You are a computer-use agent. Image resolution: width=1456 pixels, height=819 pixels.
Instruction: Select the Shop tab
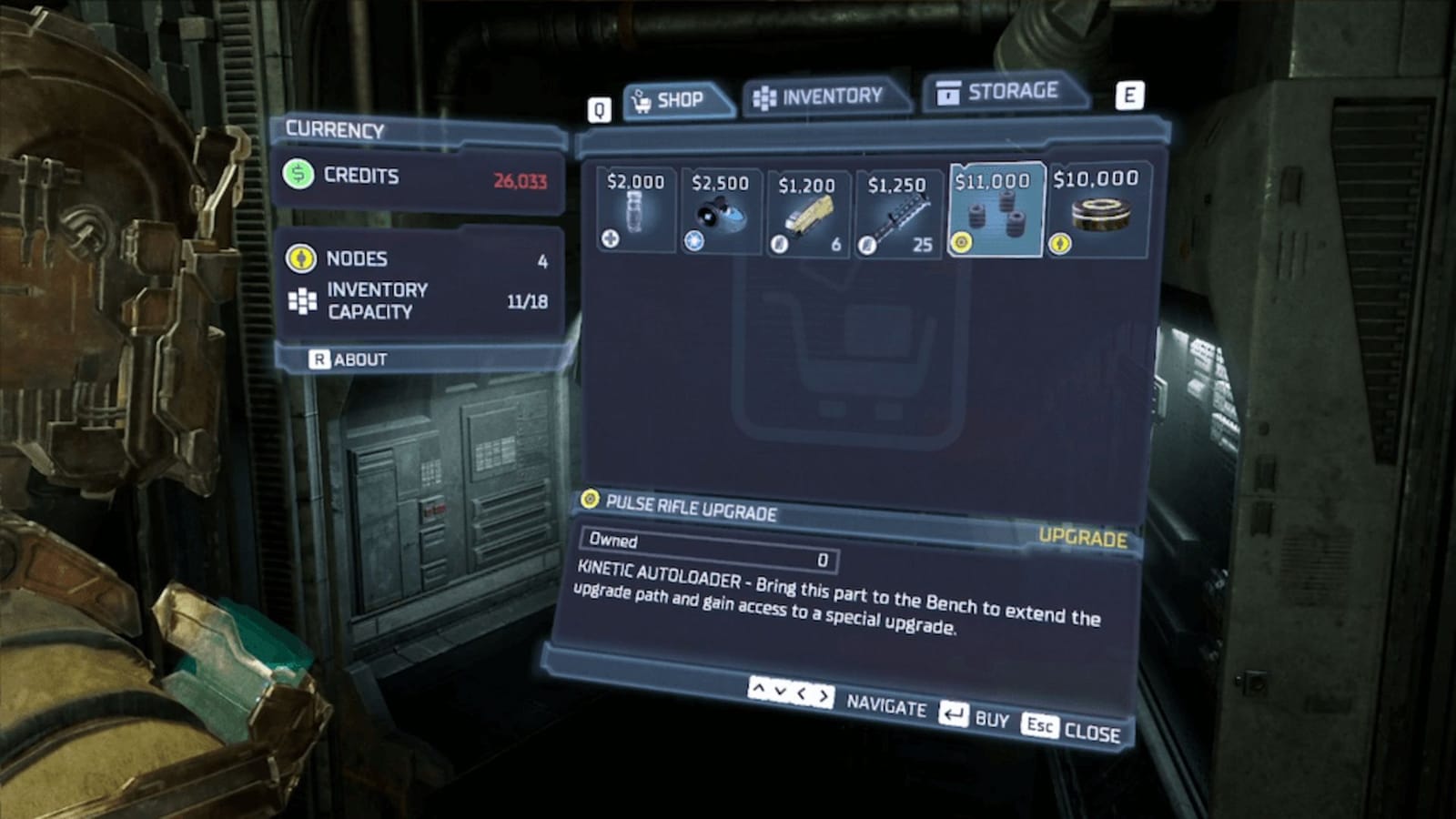click(679, 100)
